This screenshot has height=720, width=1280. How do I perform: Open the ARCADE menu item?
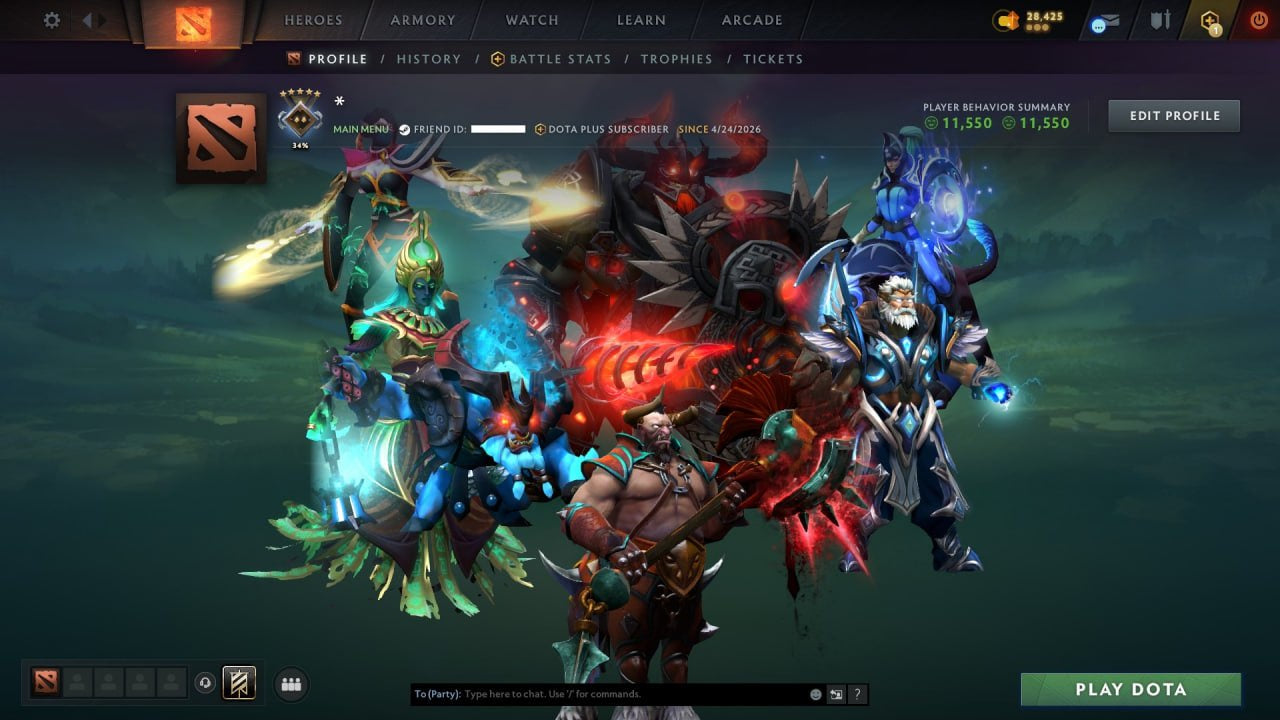pyautogui.click(x=751, y=19)
